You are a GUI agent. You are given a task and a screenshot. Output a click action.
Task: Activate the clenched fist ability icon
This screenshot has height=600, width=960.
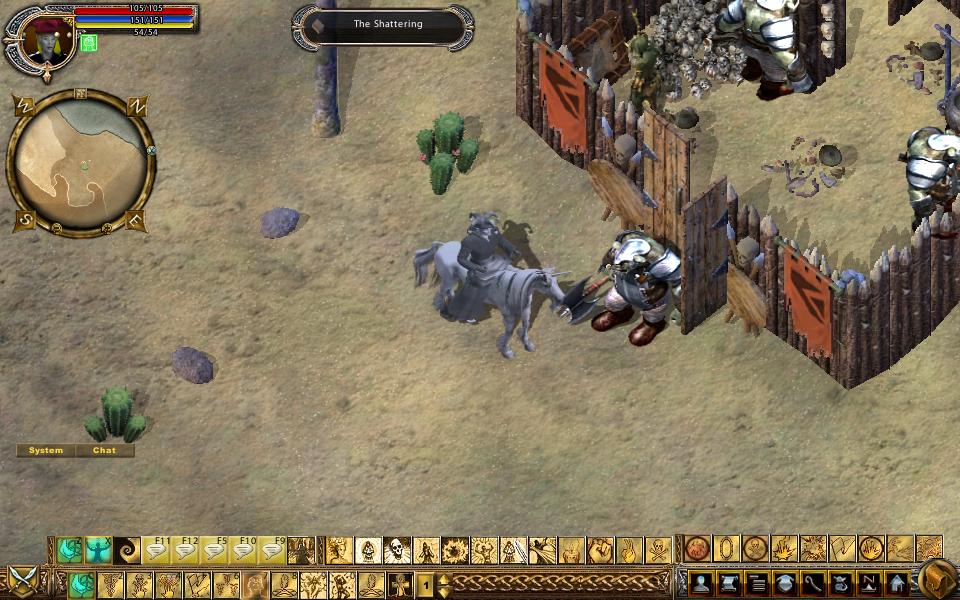pos(600,550)
